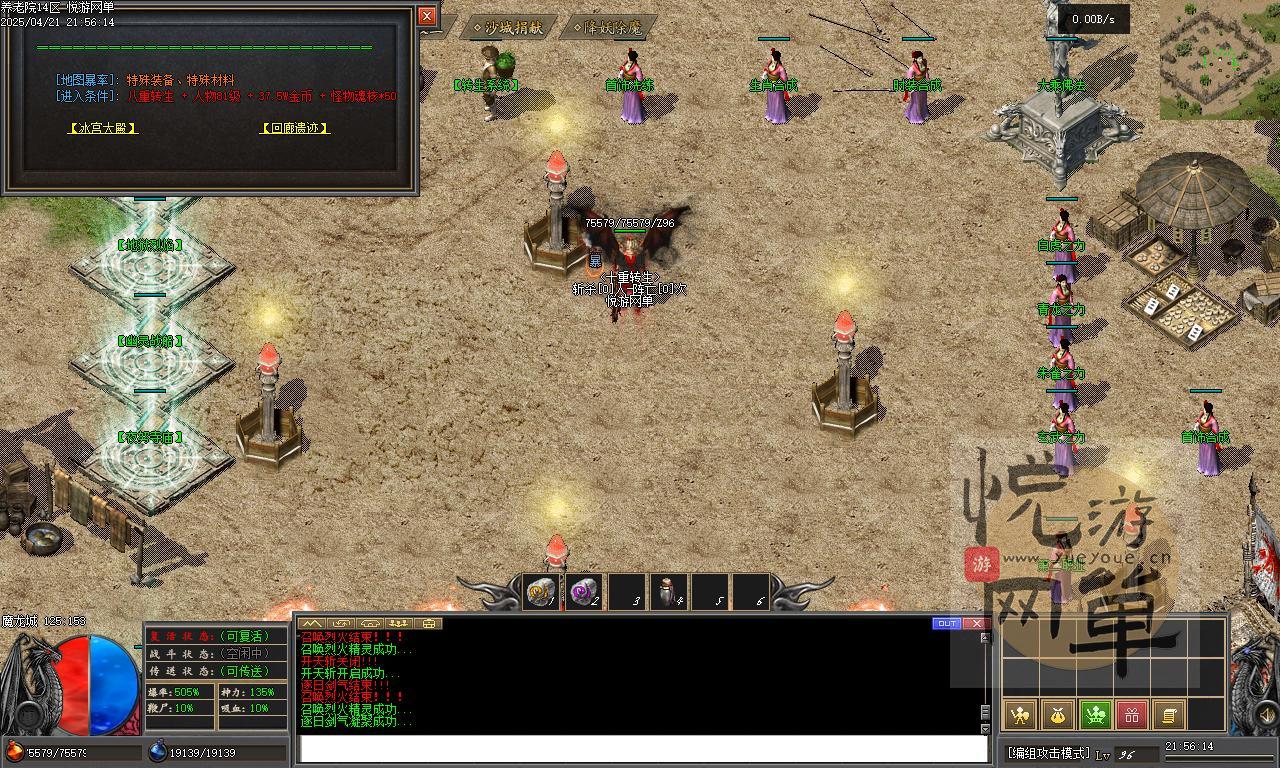
Task: Open the character warrior icon panel
Action: (1020, 714)
